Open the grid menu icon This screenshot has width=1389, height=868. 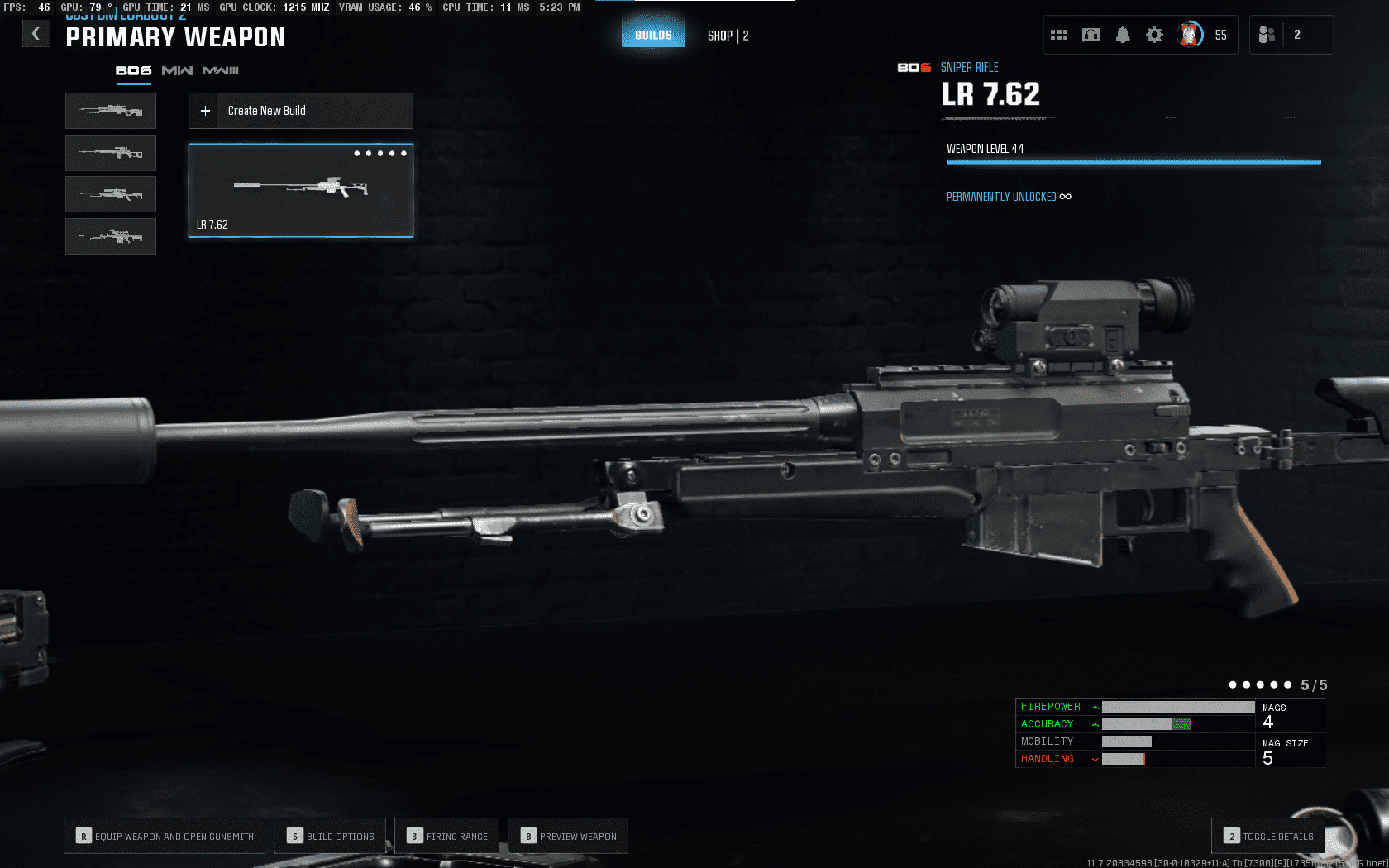coord(1059,35)
